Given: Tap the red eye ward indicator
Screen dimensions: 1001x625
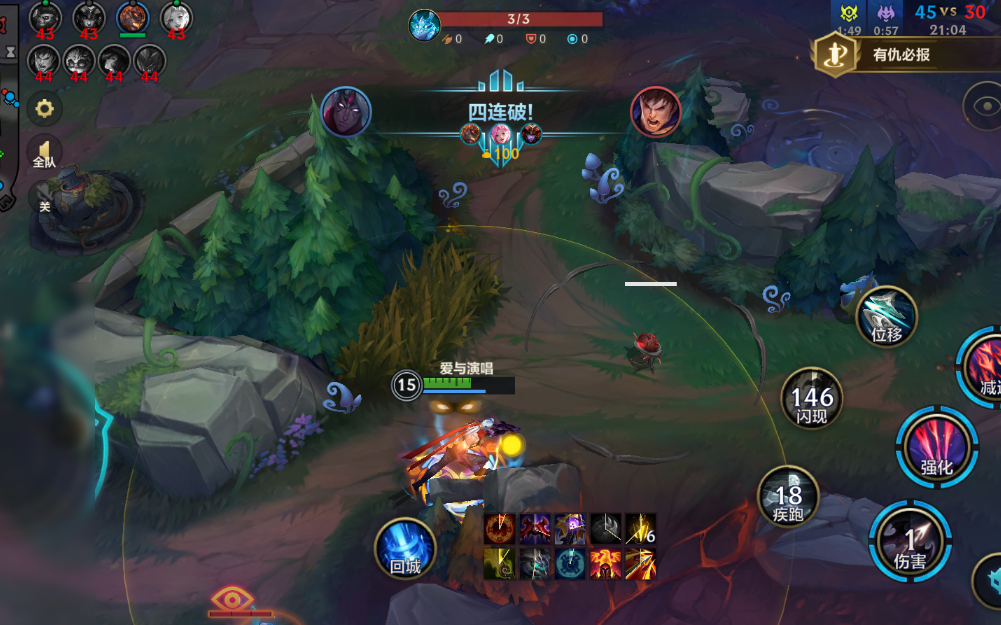Looking at the screenshot, I should (x=232, y=600).
